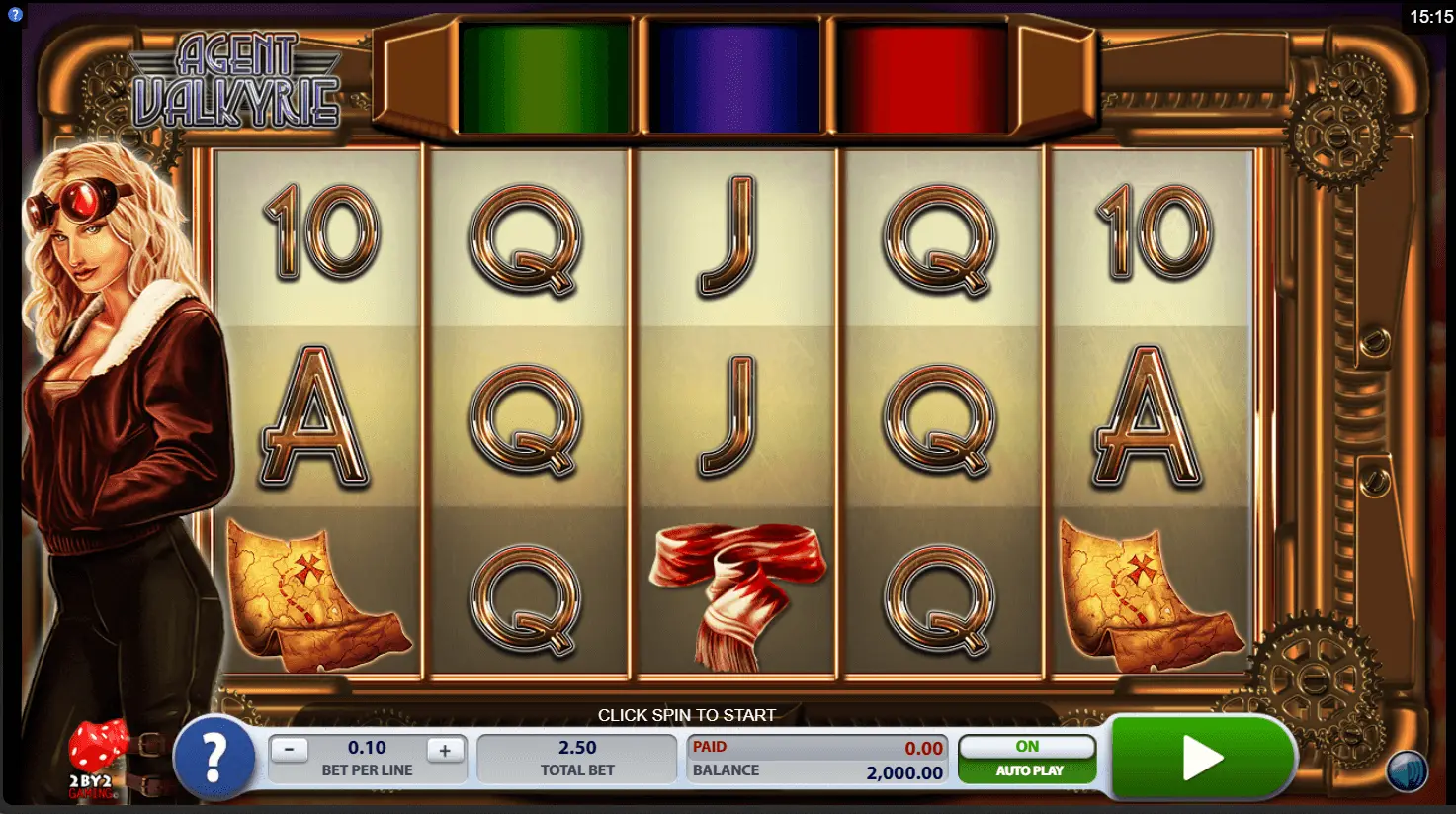Open the blue question mark paytable

click(214, 759)
